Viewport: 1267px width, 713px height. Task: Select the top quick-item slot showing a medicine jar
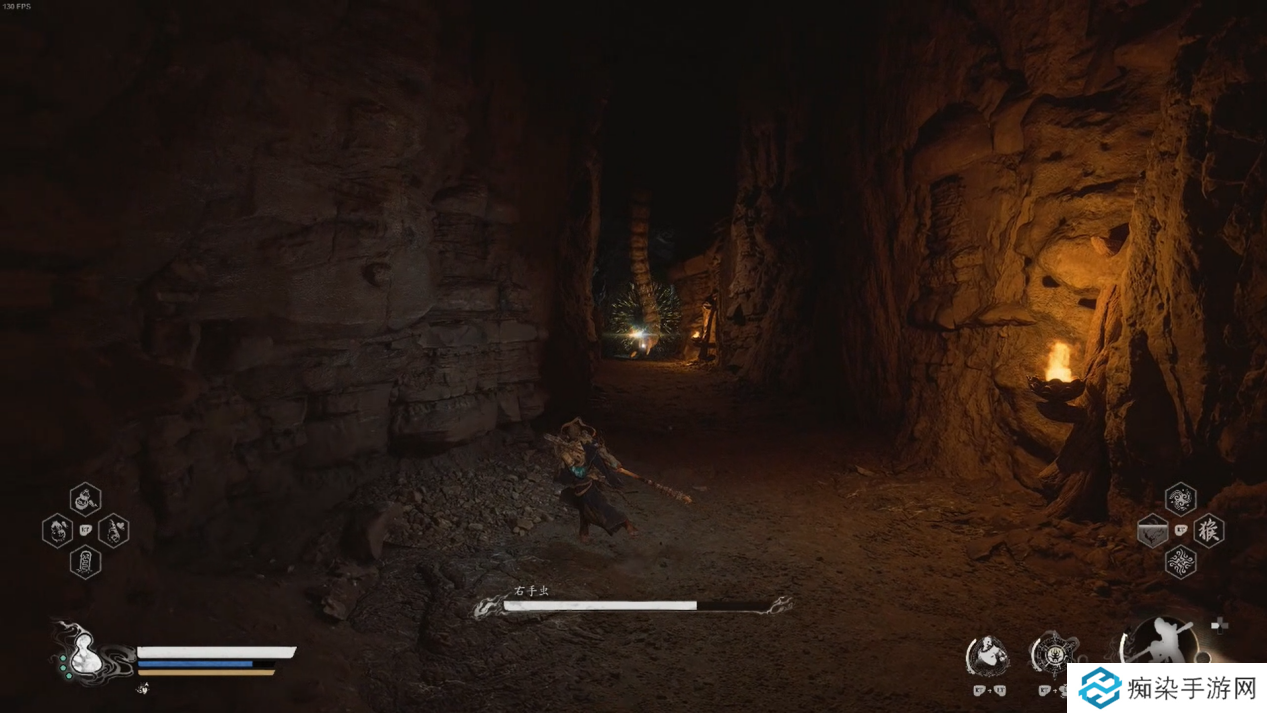tap(85, 498)
